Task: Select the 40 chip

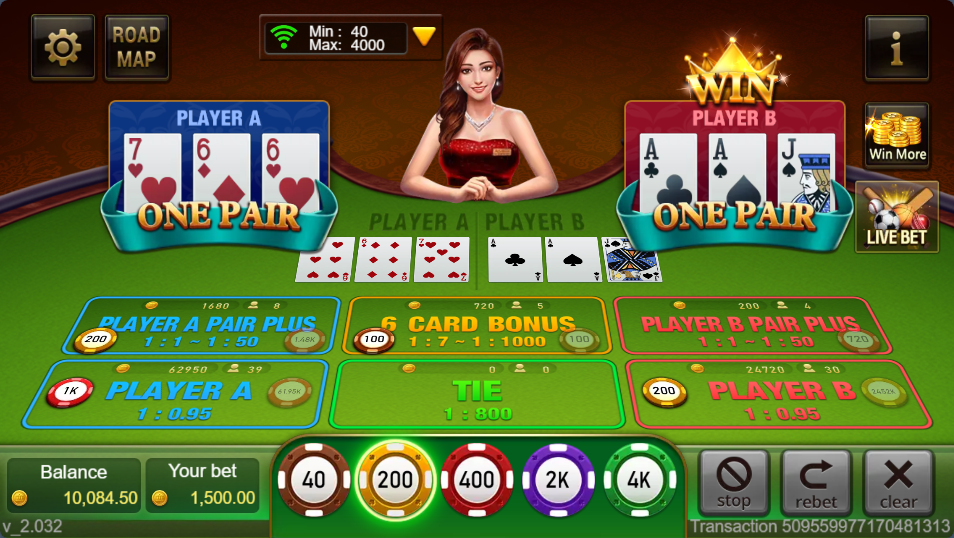Action: 314,480
